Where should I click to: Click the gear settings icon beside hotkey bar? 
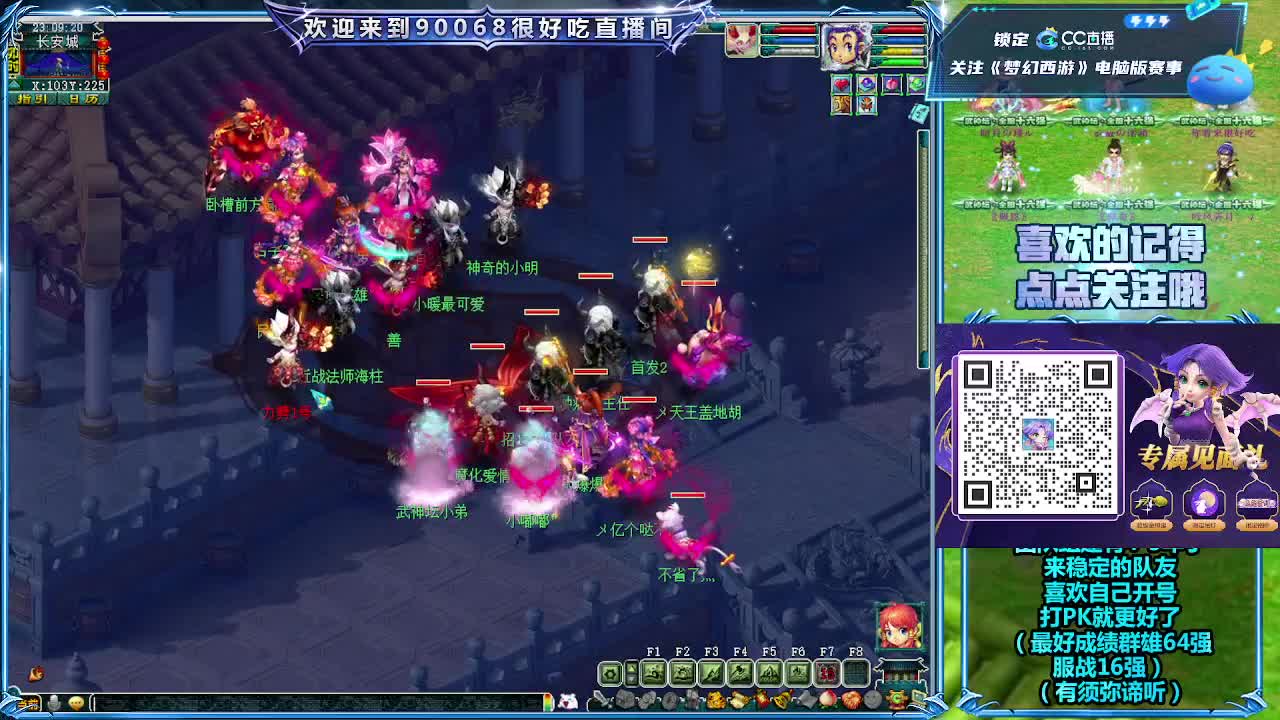point(609,673)
